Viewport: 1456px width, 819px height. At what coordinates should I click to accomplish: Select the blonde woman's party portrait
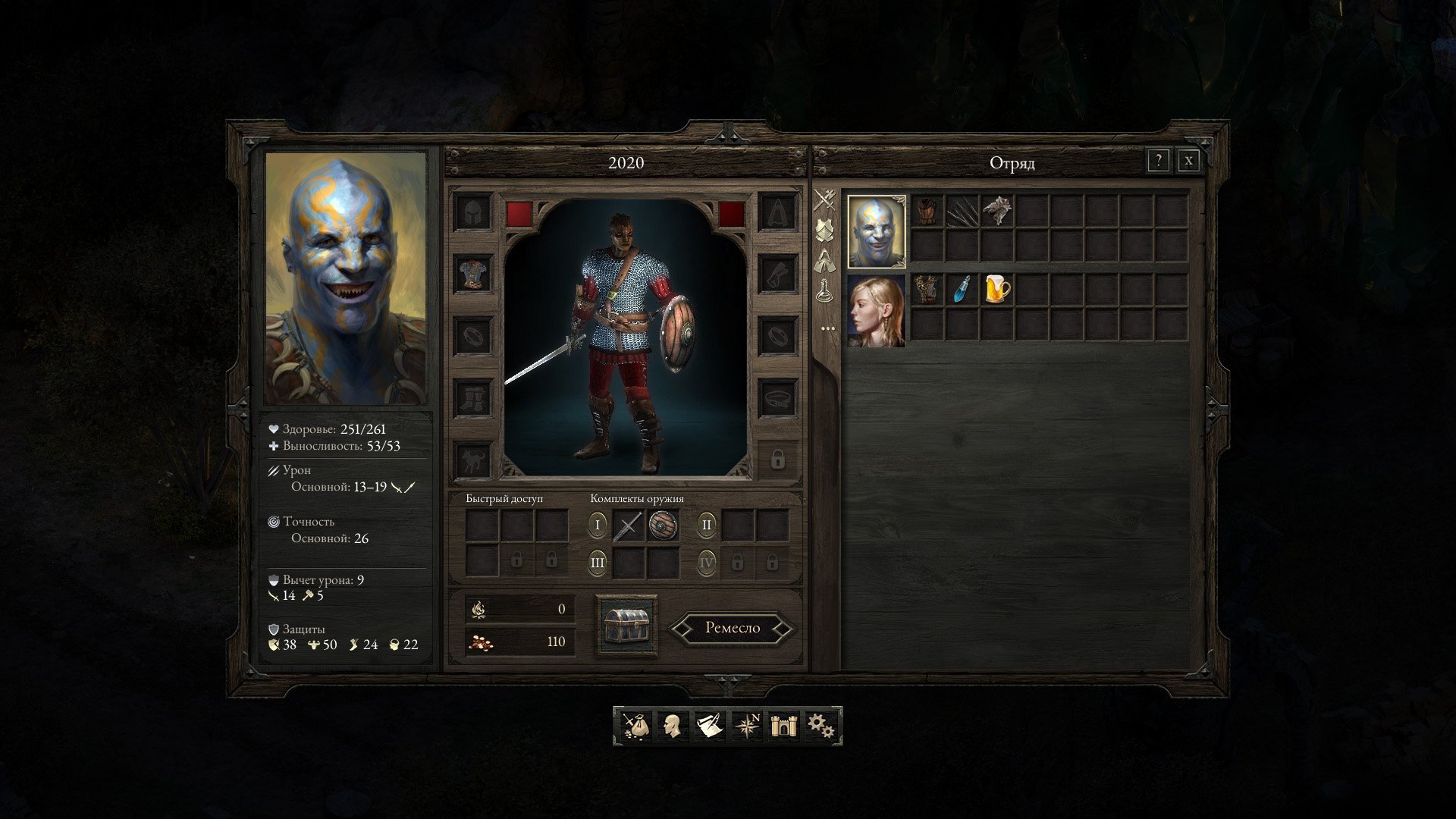tap(876, 311)
